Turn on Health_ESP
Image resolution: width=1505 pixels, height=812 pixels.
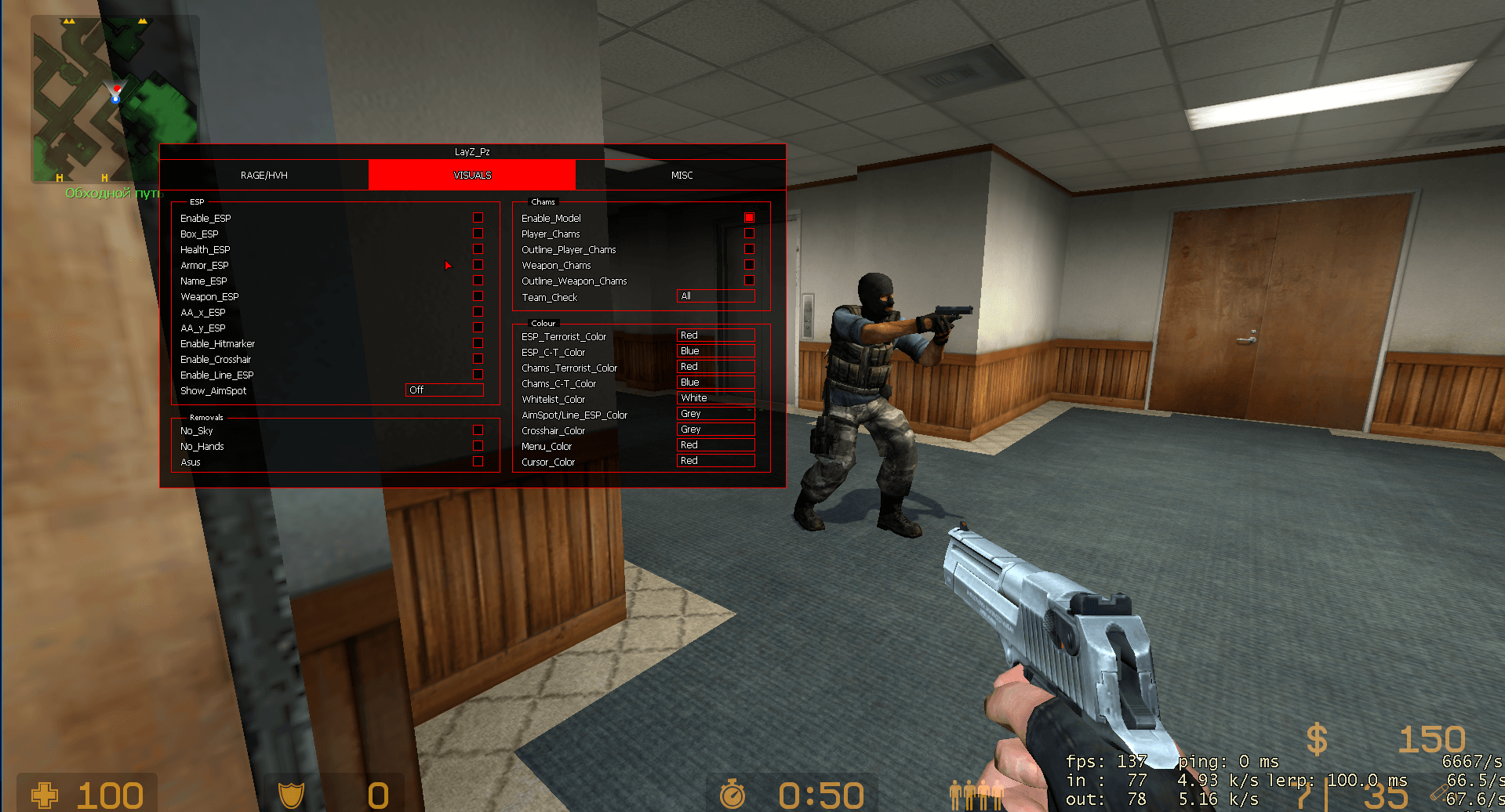tap(478, 249)
